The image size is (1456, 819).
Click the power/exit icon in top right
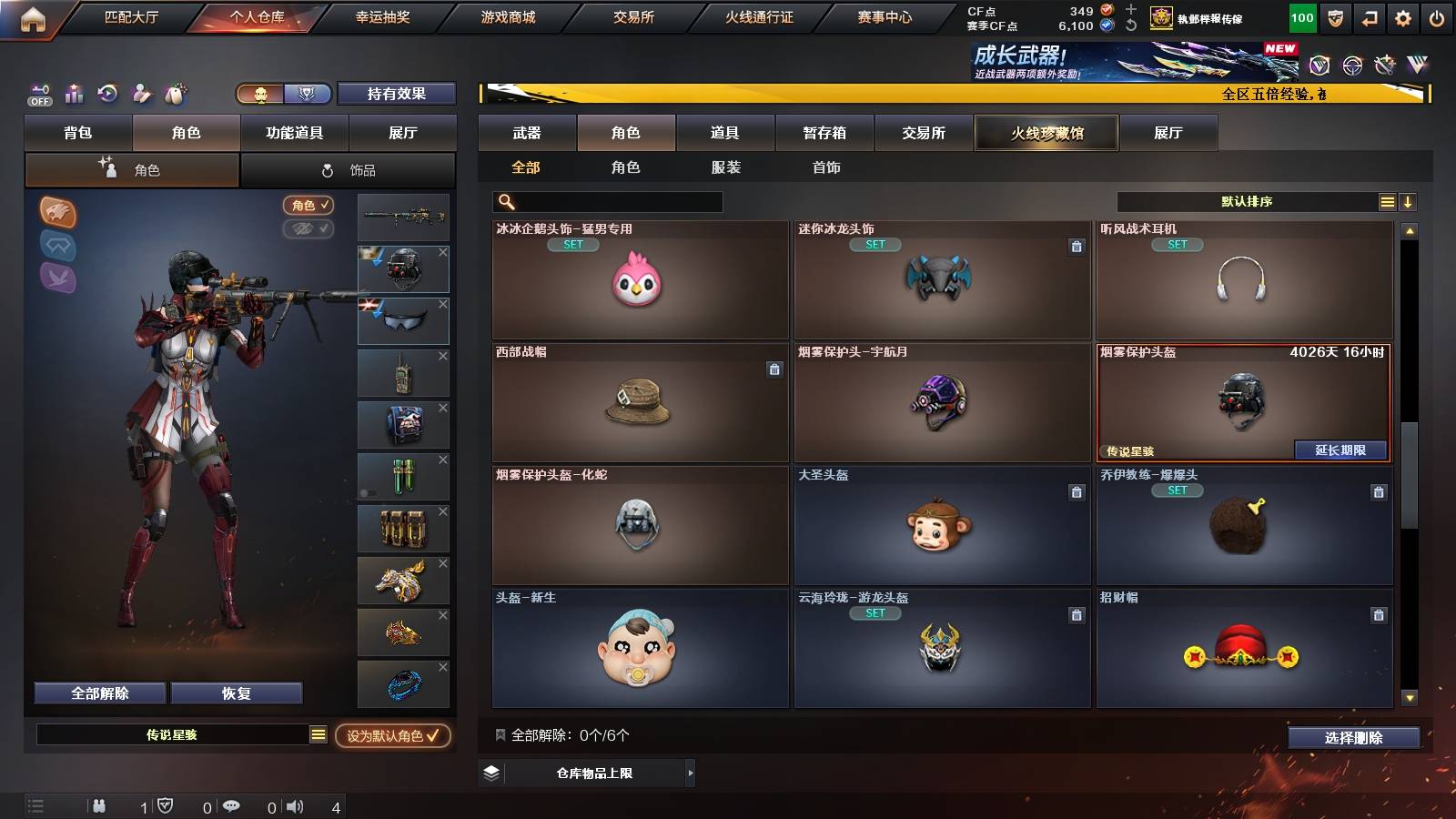[1436, 17]
